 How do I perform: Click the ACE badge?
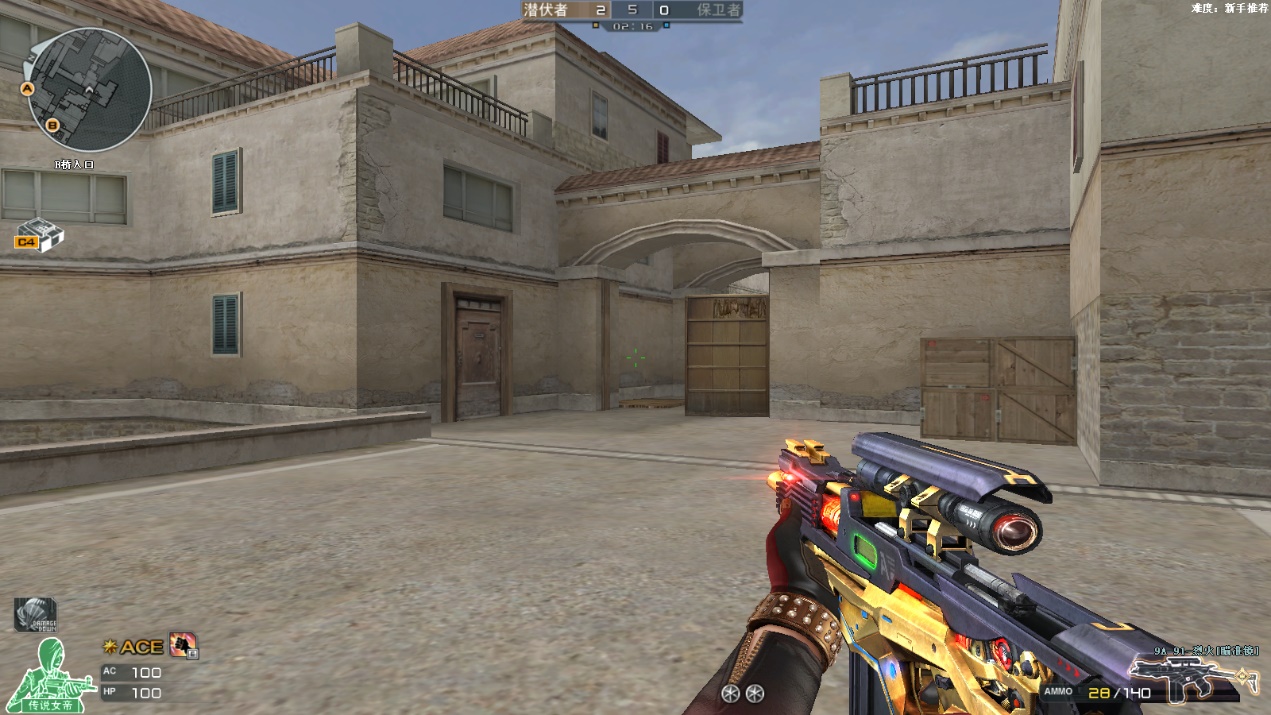tap(134, 647)
